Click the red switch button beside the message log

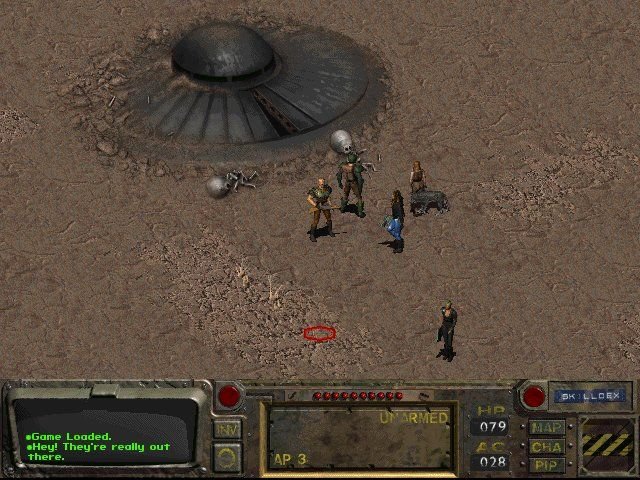click(x=229, y=396)
